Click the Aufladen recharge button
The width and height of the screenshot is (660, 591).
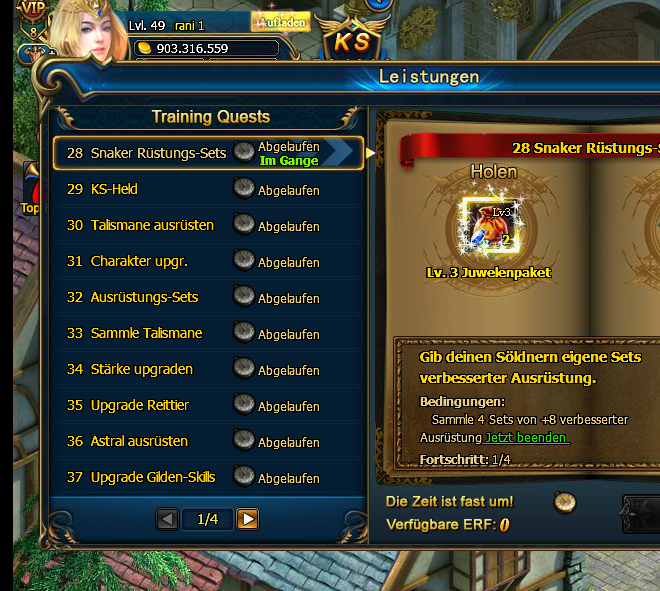[282, 22]
